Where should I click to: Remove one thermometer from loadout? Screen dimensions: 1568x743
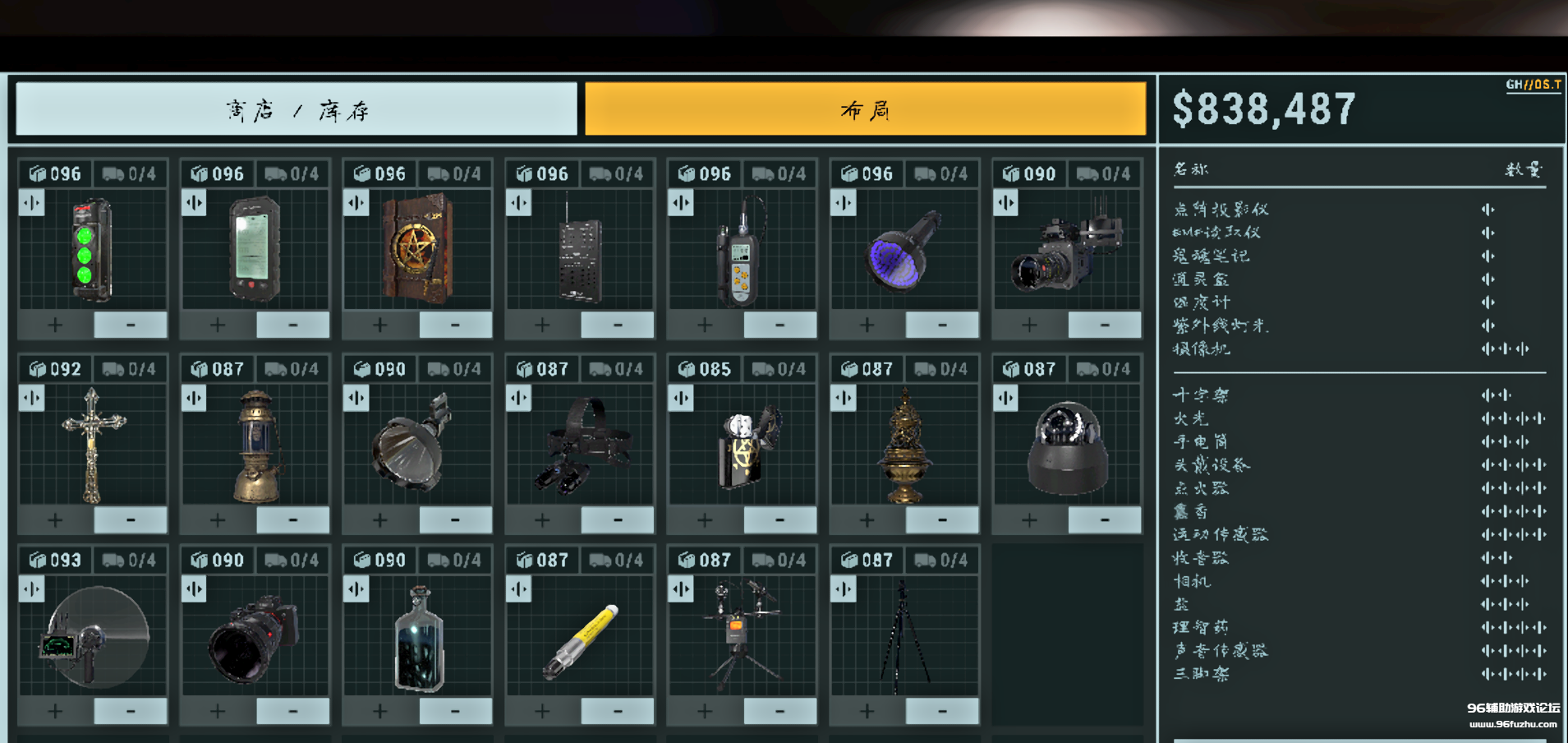779,325
